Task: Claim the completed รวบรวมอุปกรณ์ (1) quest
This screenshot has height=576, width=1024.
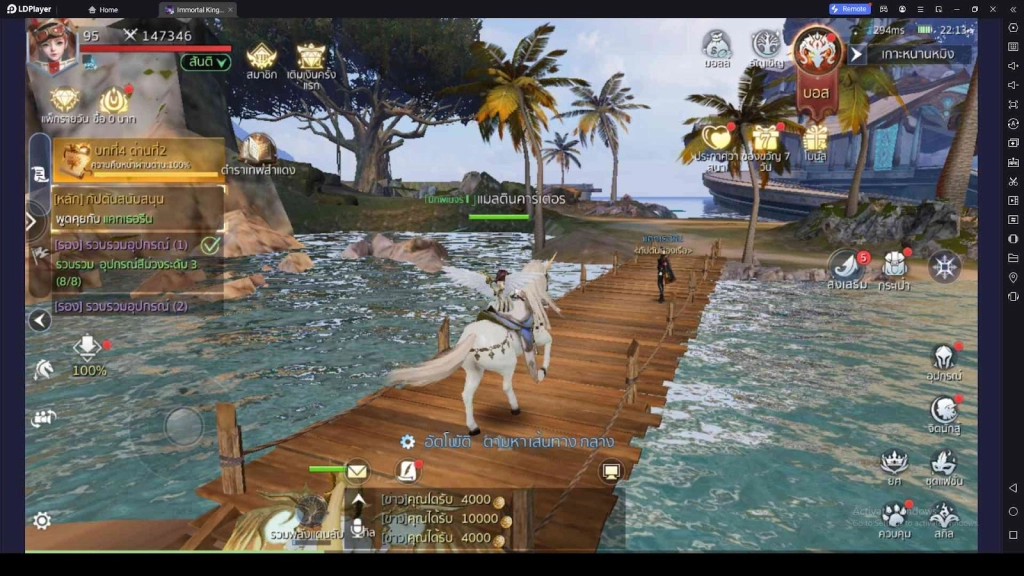Action: (x=210, y=245)
